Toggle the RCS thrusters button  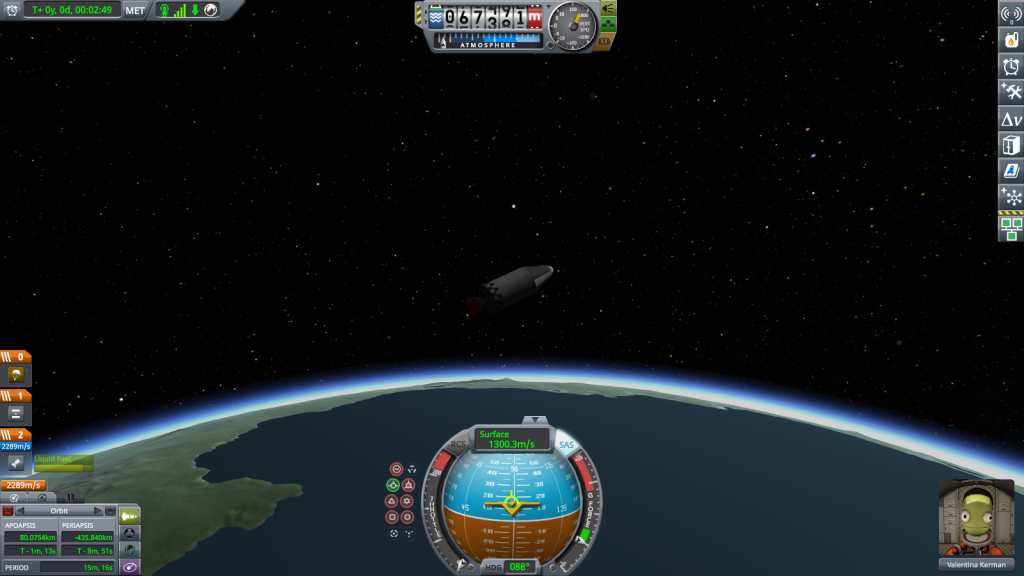point(458,445)
